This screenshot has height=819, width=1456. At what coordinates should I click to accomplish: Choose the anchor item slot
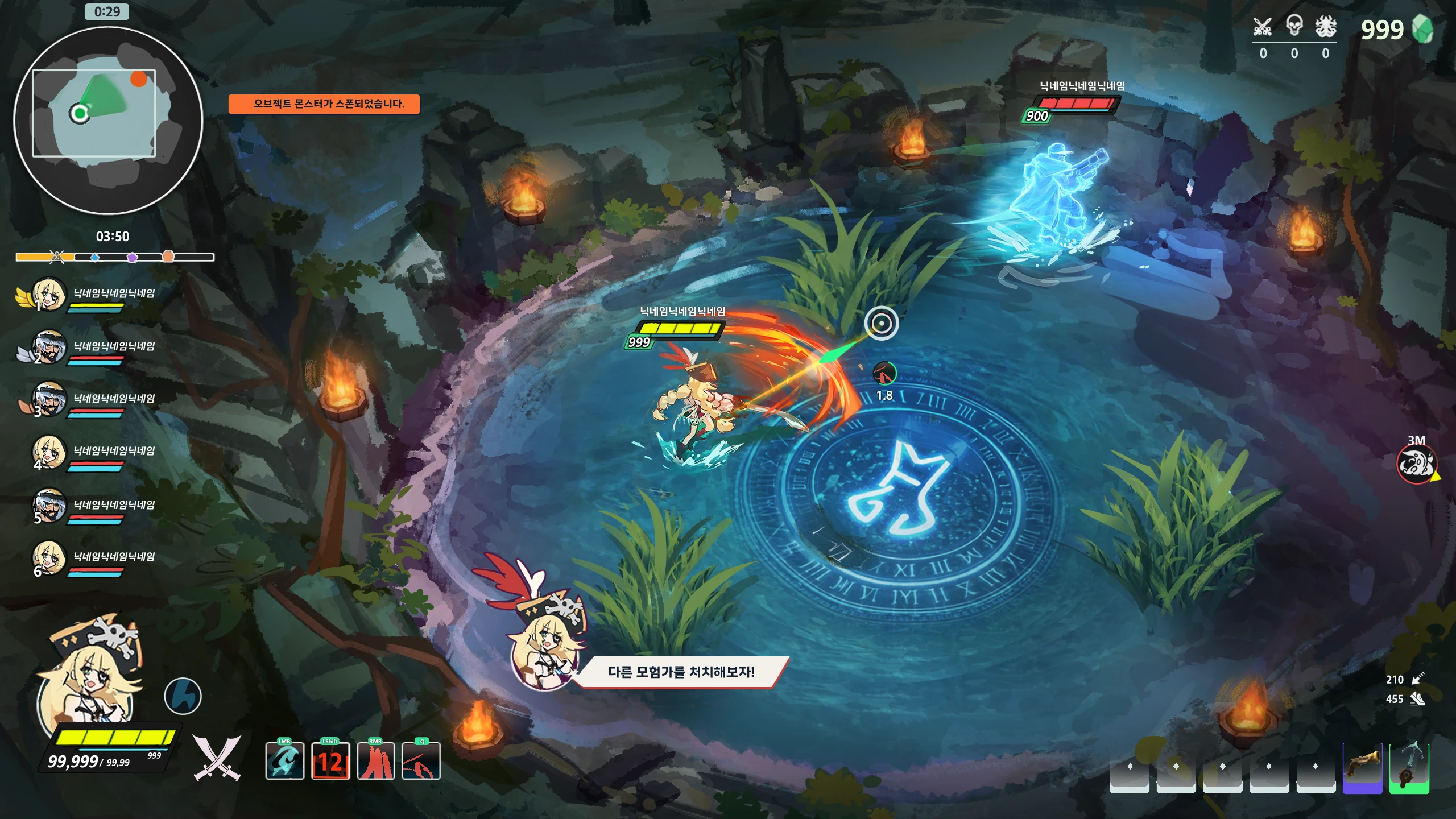[x=1409, y=768]
